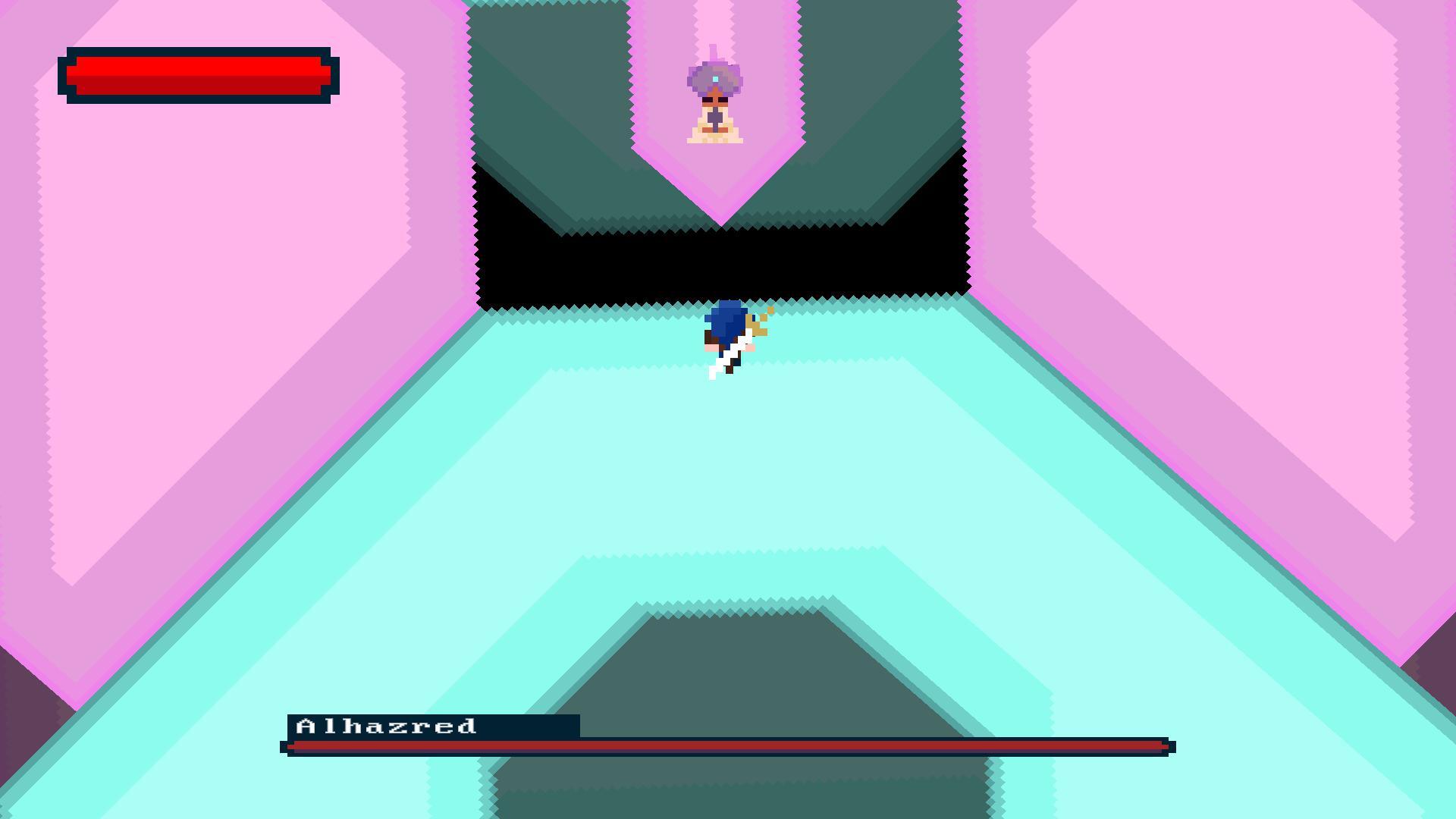The image size is (1456, 819).
Task: Click the Alhazred text label
Action: click(x=387, y=725)
